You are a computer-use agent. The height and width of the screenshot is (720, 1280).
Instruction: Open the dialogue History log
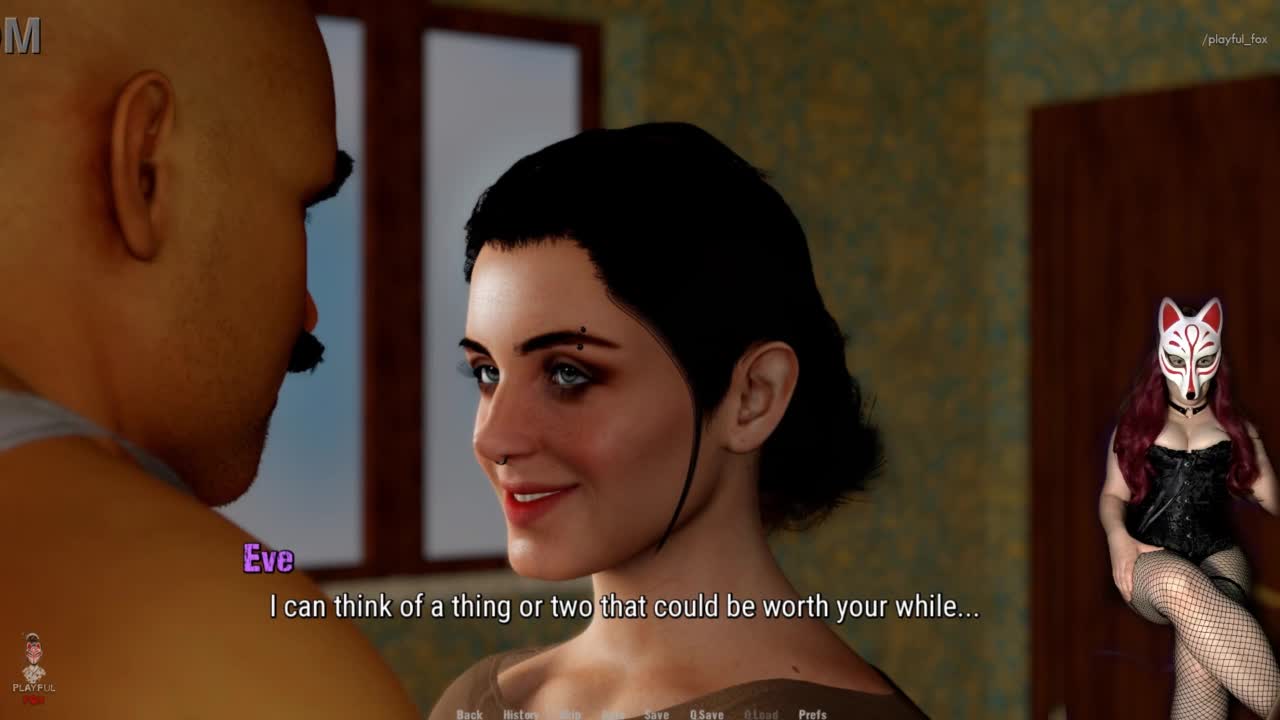520,714
